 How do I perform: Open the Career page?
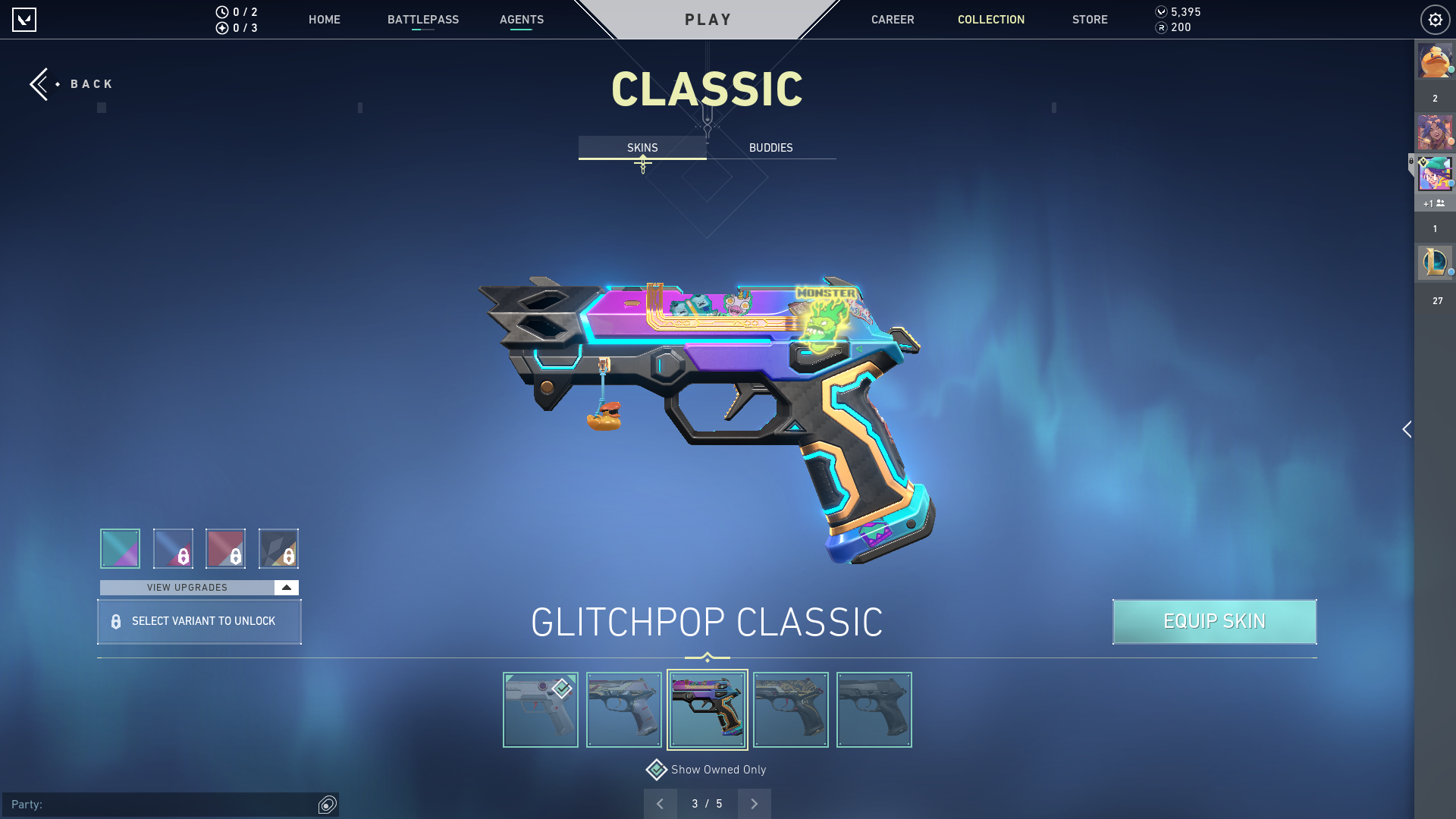892,20
